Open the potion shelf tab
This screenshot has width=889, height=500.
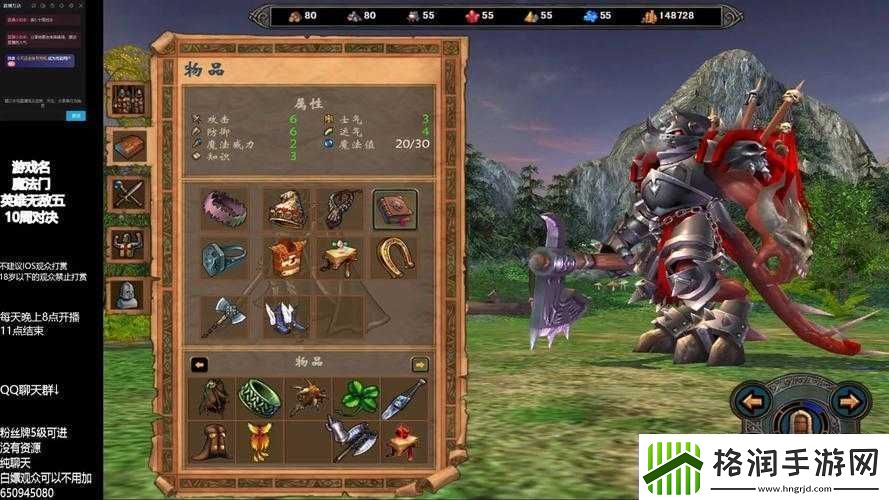point(129,98)
